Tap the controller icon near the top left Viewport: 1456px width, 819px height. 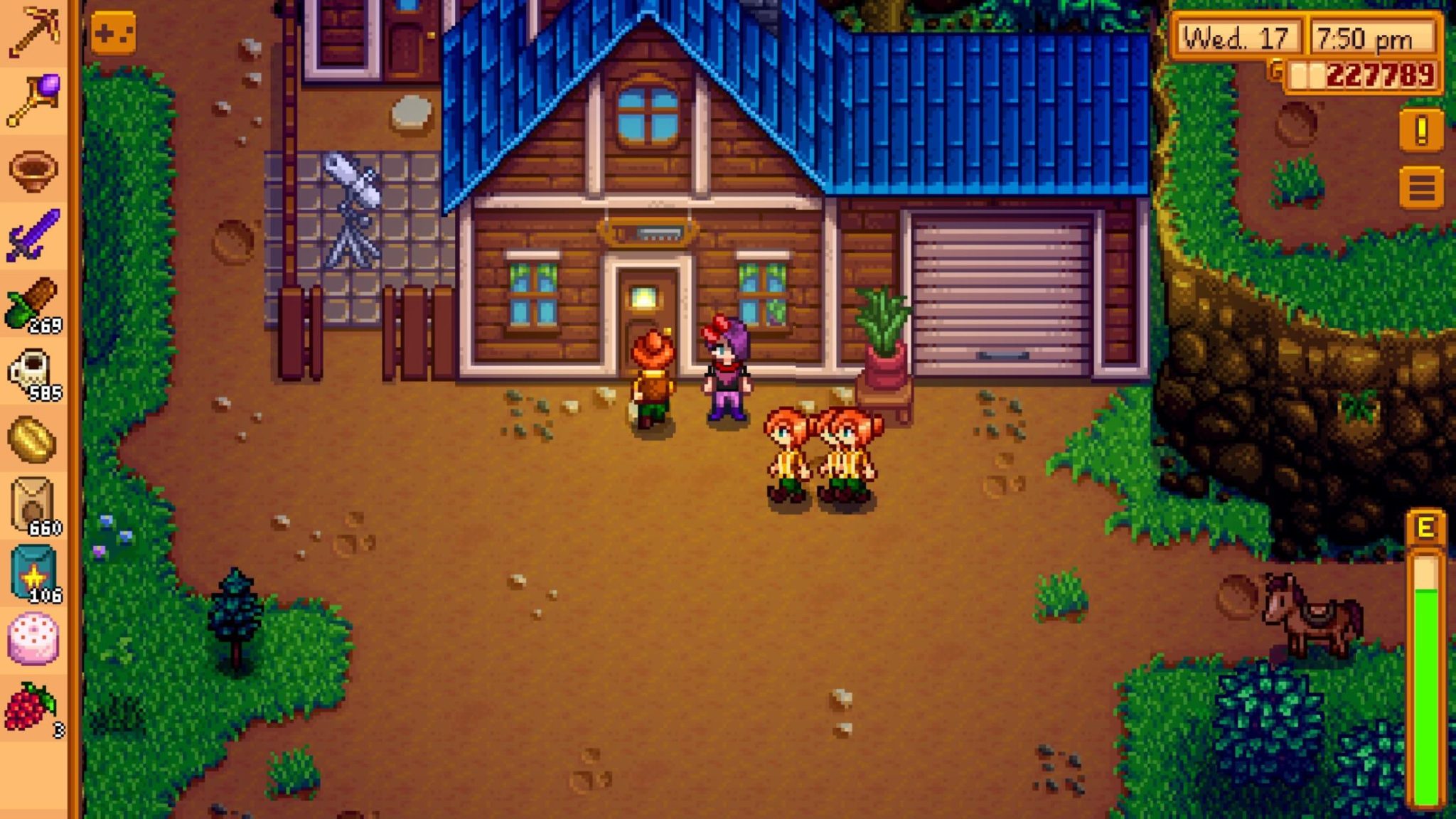pyautogui.click(x=114, y=32)
